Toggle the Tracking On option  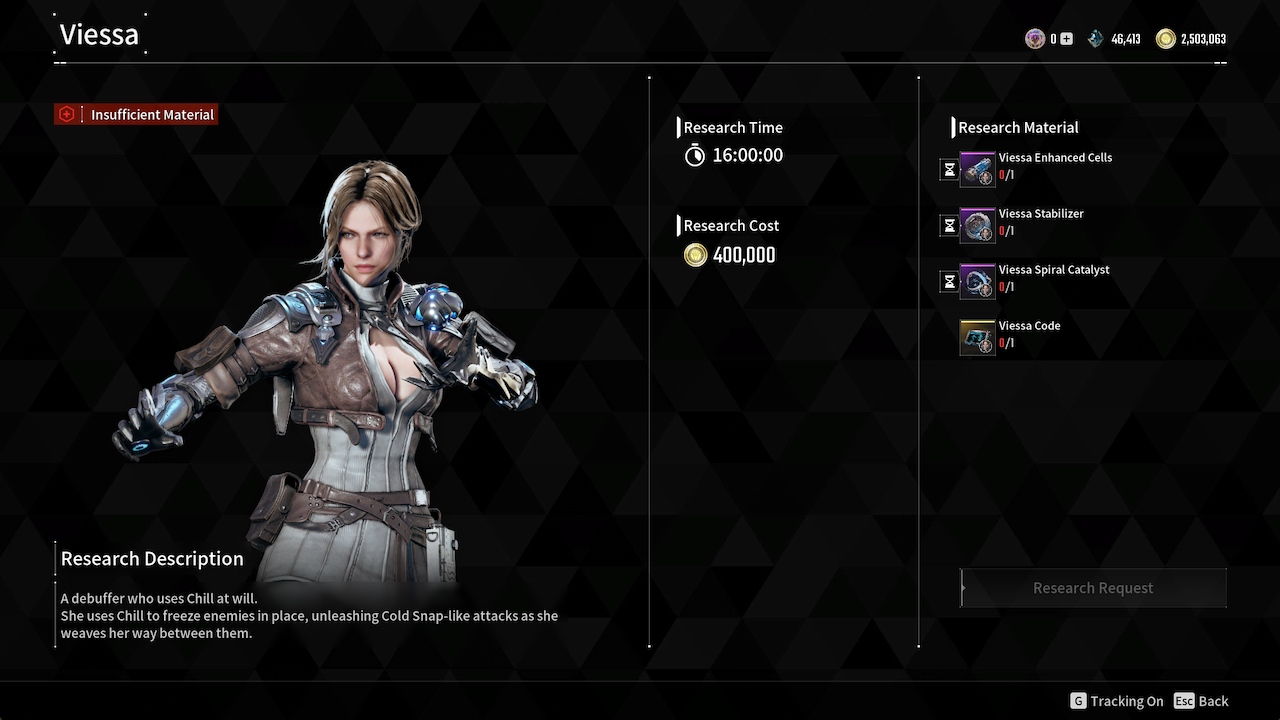1117,701
